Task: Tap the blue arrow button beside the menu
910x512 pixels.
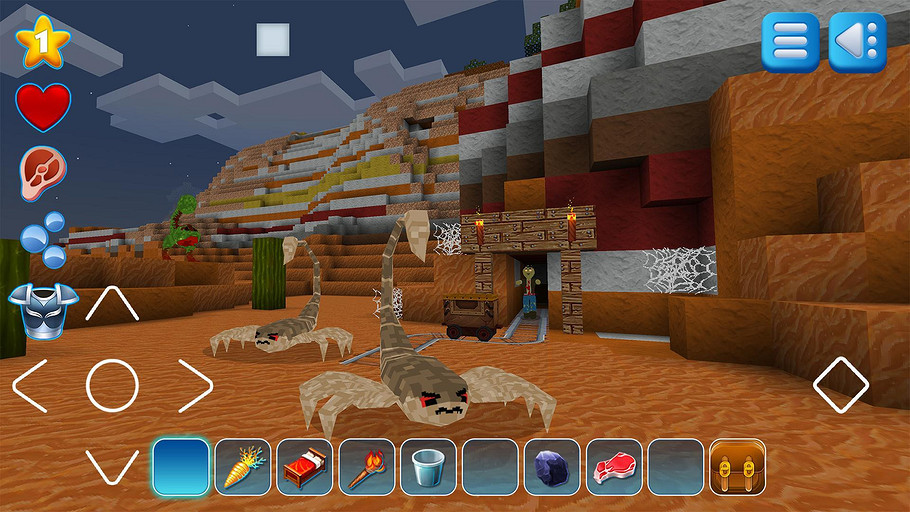Action: tap(857, 42)
